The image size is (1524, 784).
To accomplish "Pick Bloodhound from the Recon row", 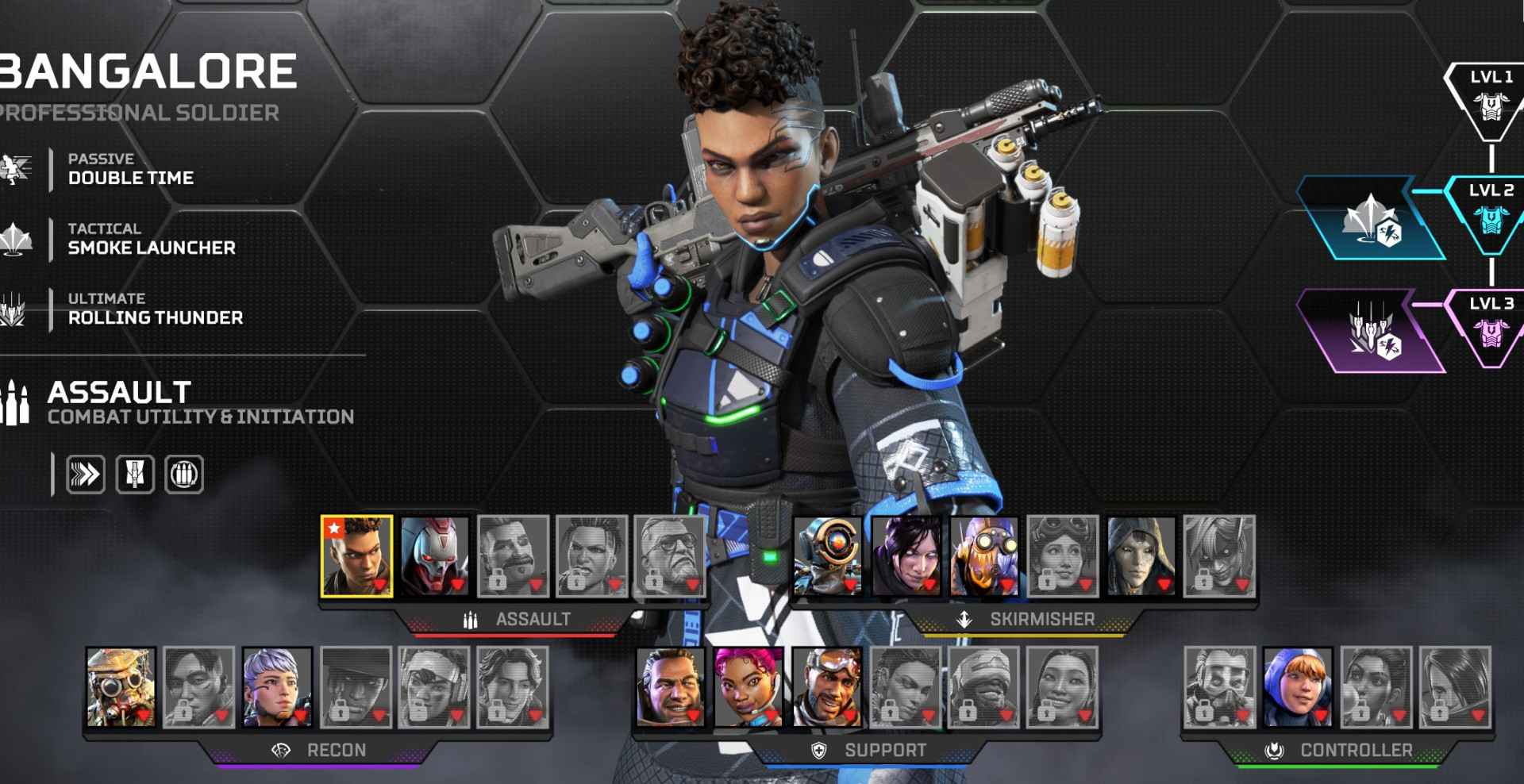I will pos(121,687).
